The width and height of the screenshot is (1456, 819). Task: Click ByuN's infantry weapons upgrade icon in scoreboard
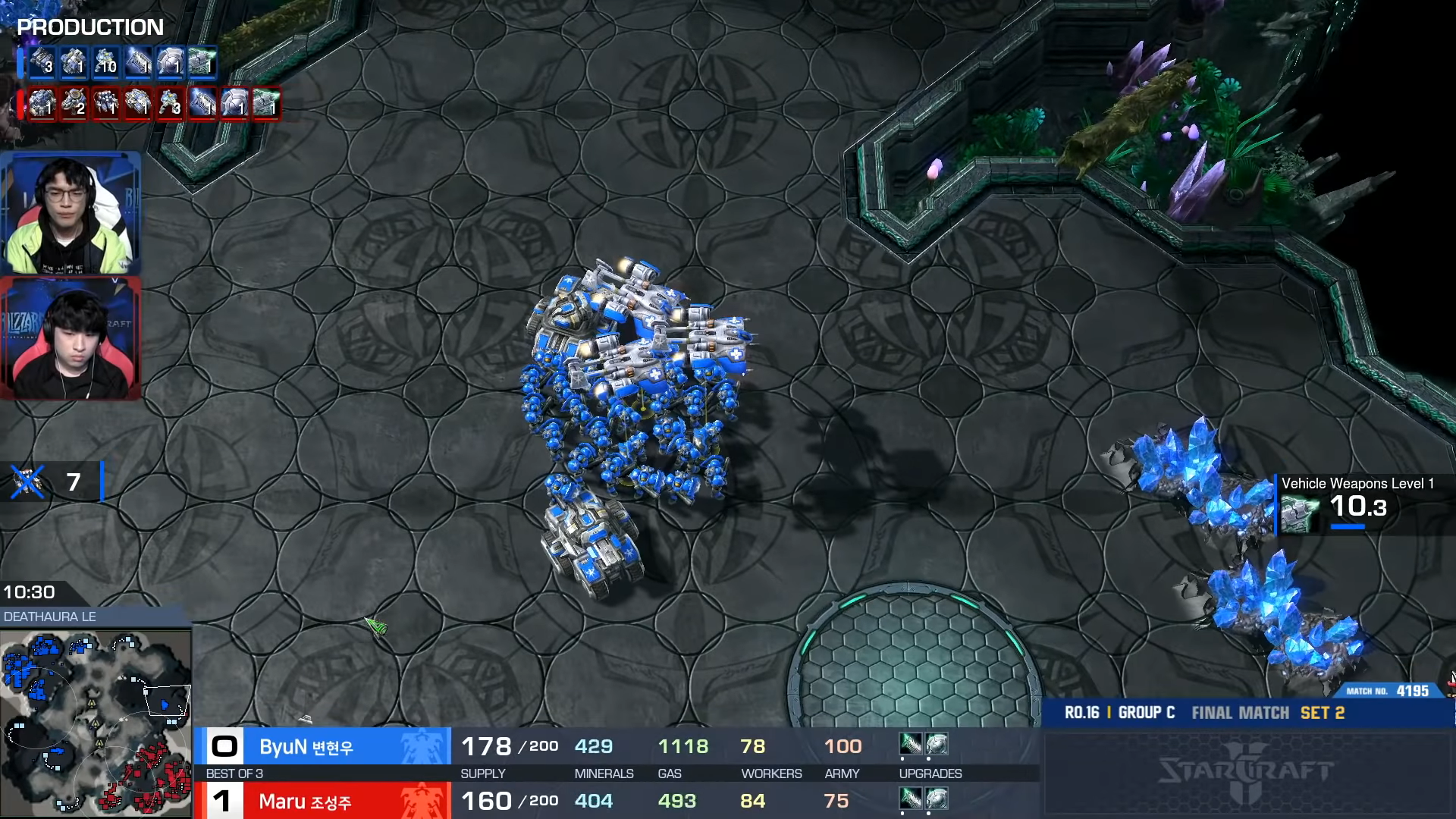tap(910, 745)
